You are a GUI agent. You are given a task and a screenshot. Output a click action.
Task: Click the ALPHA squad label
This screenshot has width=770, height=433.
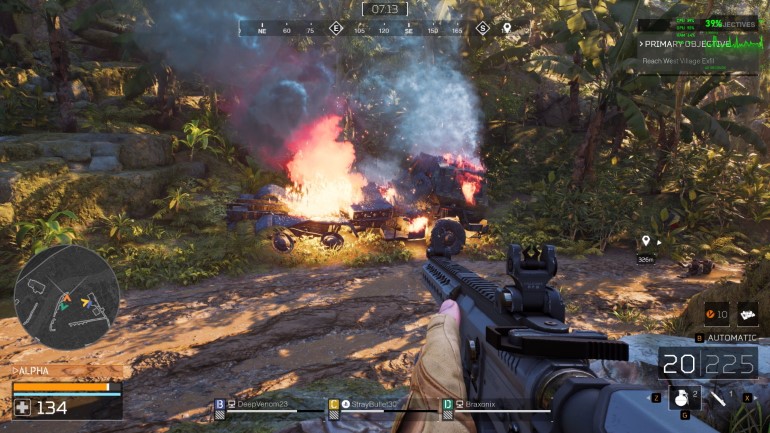33,370
